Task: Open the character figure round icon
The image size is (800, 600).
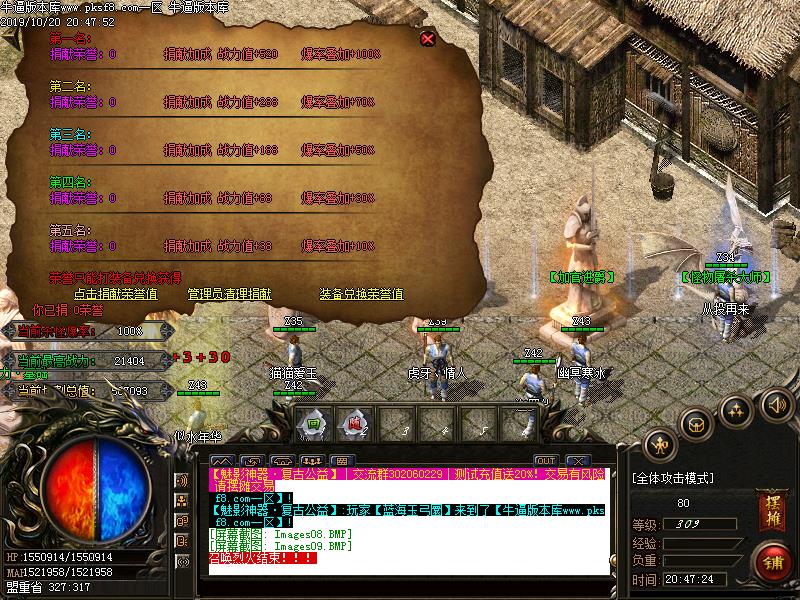Action: tap(660, 445)
